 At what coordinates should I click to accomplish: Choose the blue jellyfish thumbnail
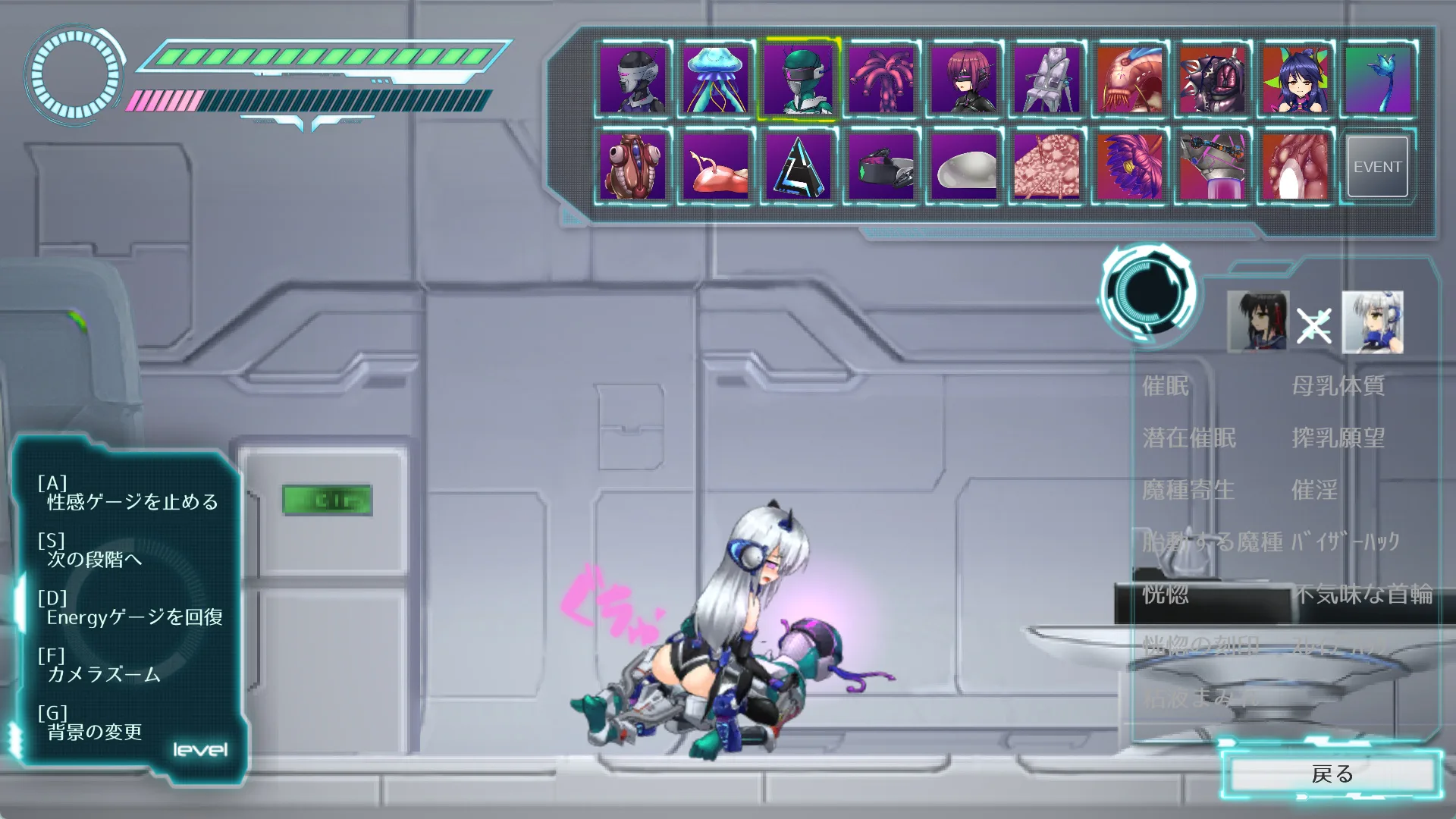715,80
